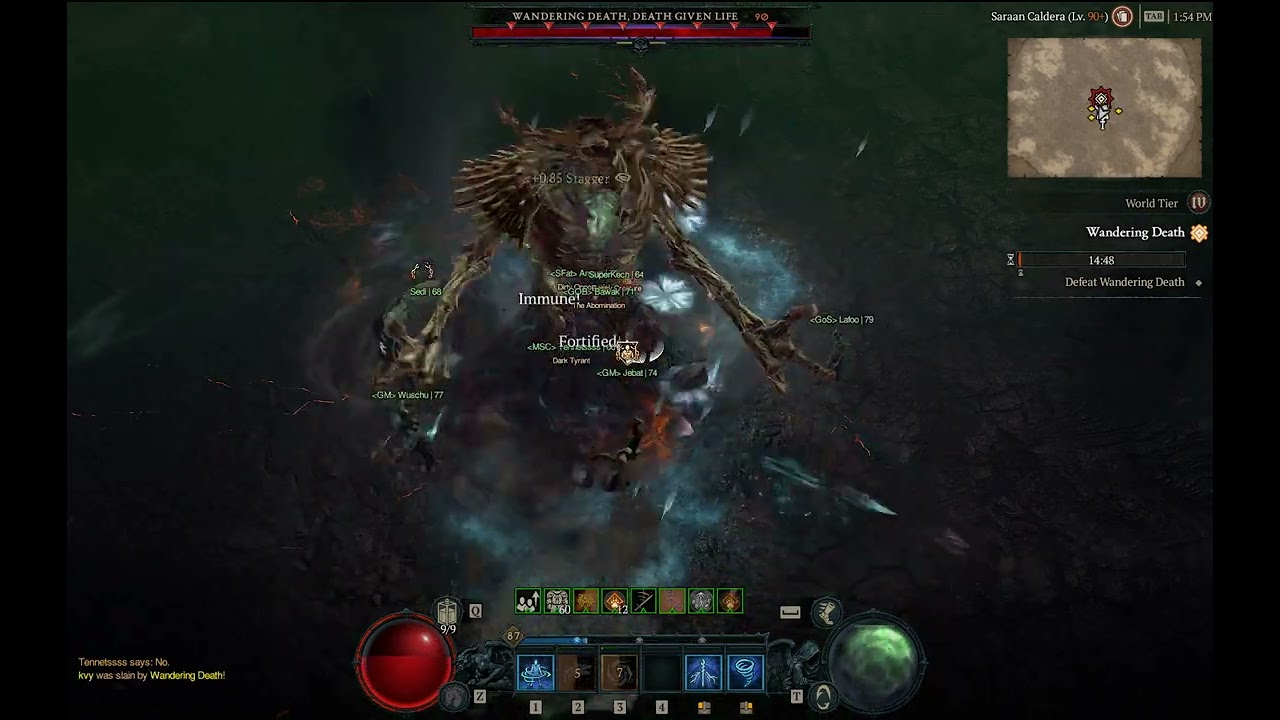Select the Wandering Death boss health bar
Screen dimensions: 1280x720
click(640, 32)
